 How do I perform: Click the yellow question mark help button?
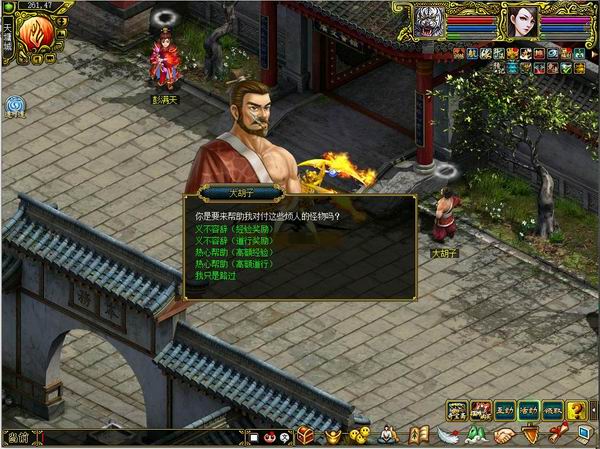(x=576, y=409)
